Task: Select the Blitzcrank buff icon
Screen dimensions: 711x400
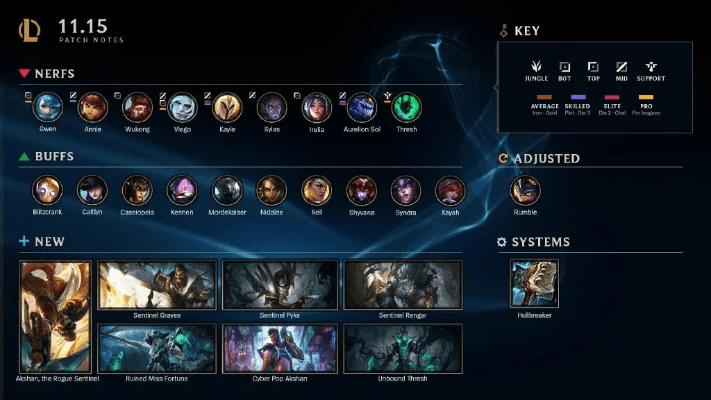Action: click(x=47, y=190)
